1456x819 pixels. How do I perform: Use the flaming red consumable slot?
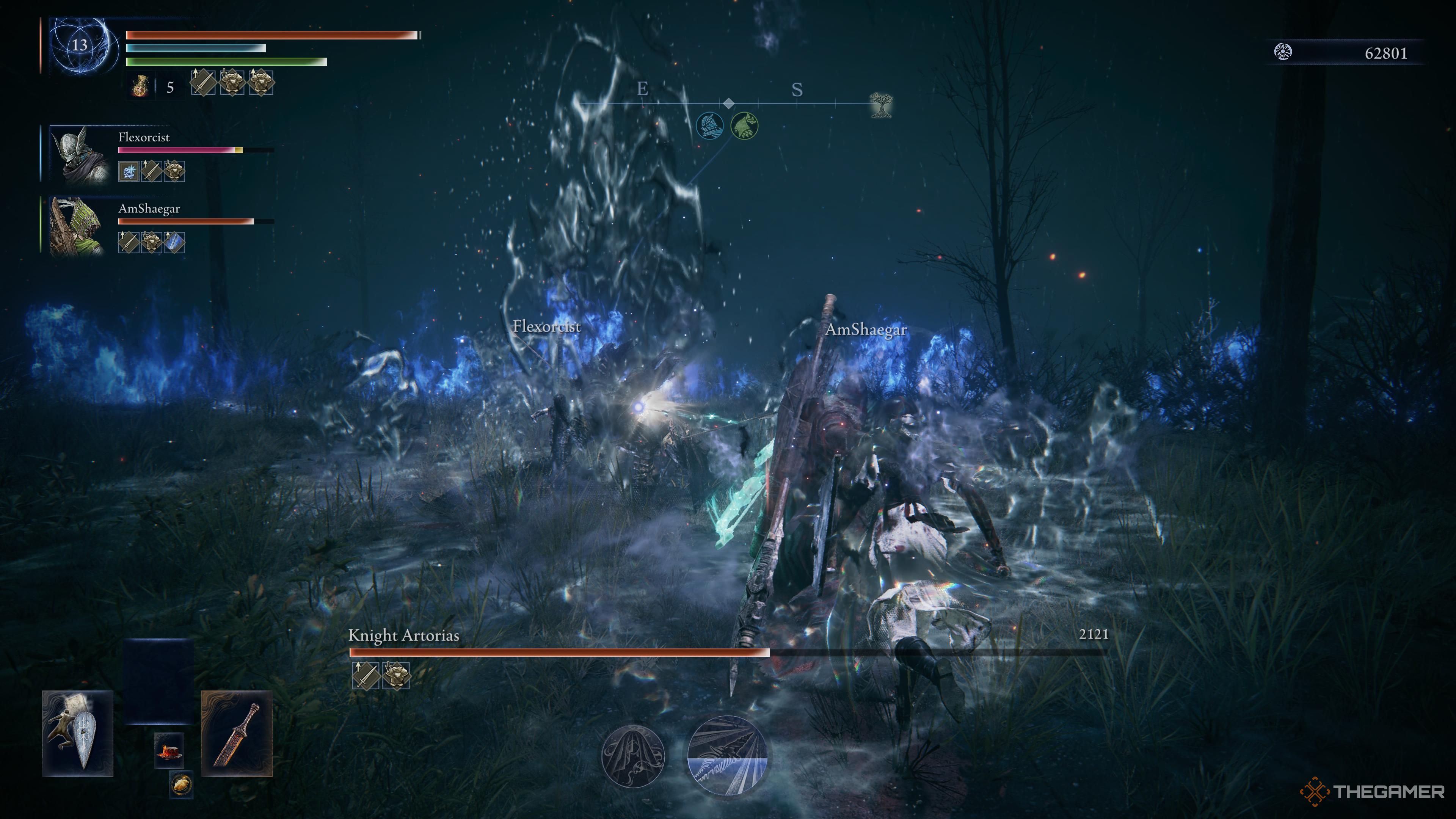point(169,751)
